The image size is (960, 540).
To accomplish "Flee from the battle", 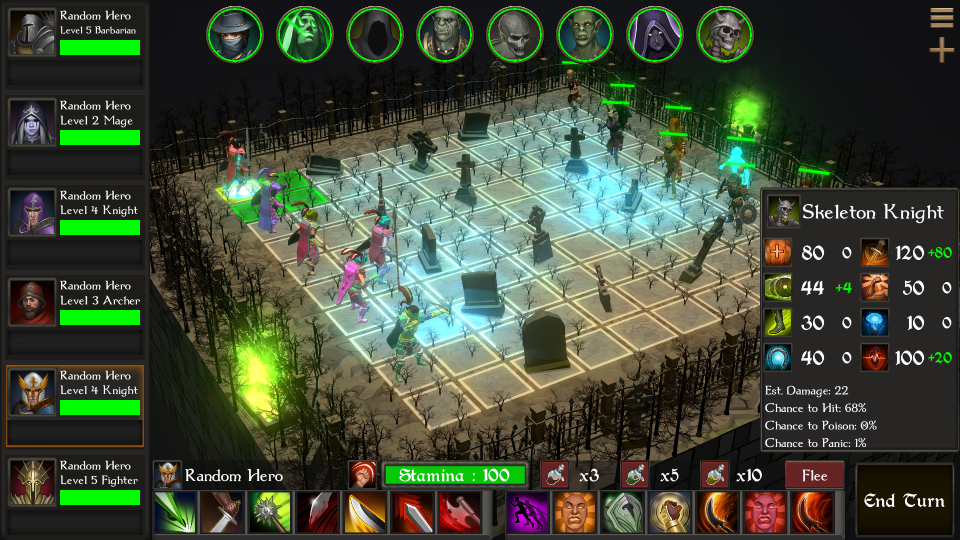I will 815,475.
